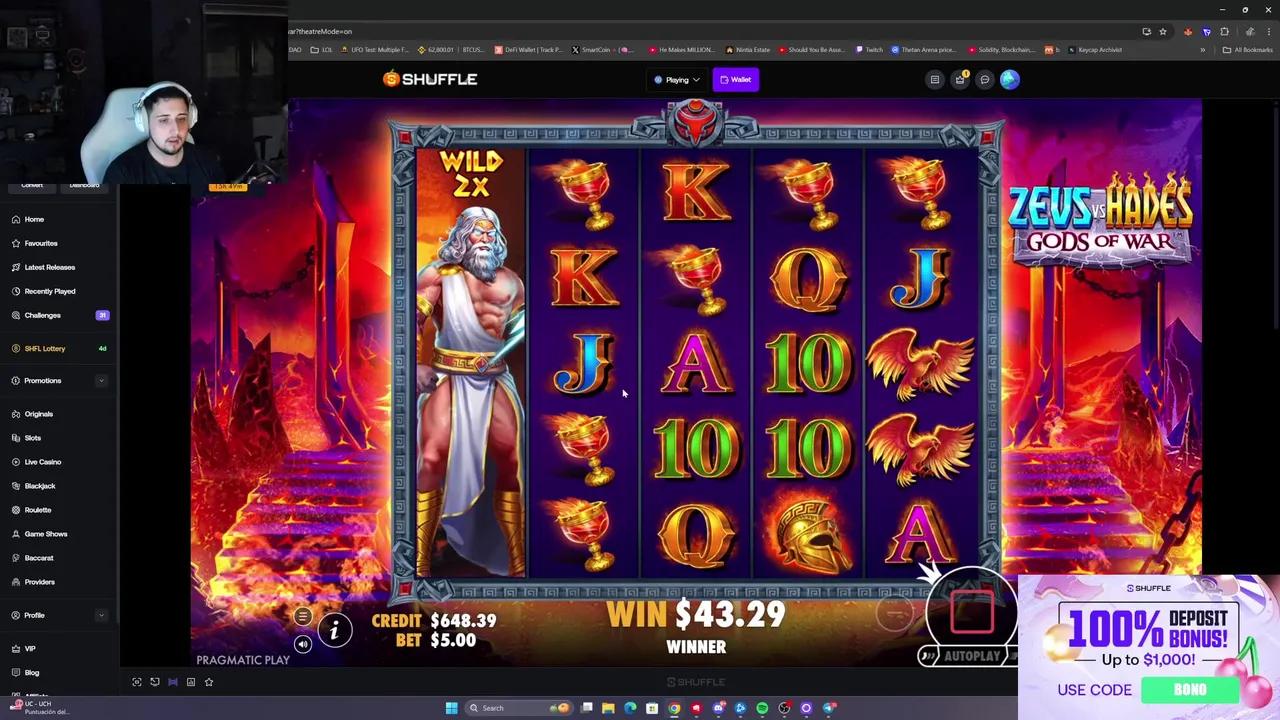Open the Slots section in sidebar
Image resolution: width=1280 pixels, height=720 pixels.
click(33, 437)
